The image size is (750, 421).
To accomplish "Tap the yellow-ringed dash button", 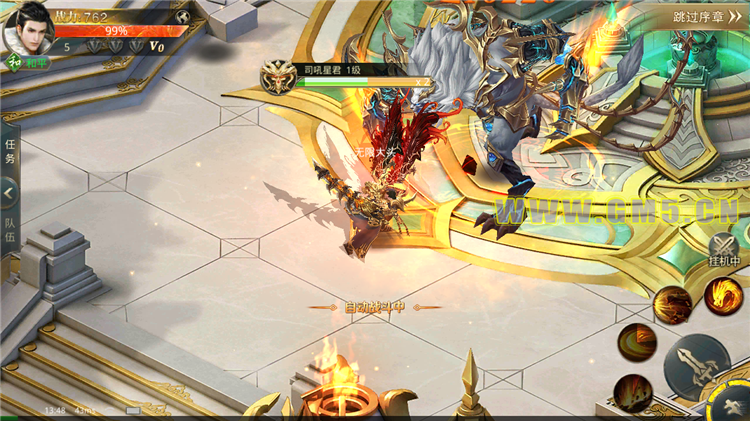I will coord(728,403).
